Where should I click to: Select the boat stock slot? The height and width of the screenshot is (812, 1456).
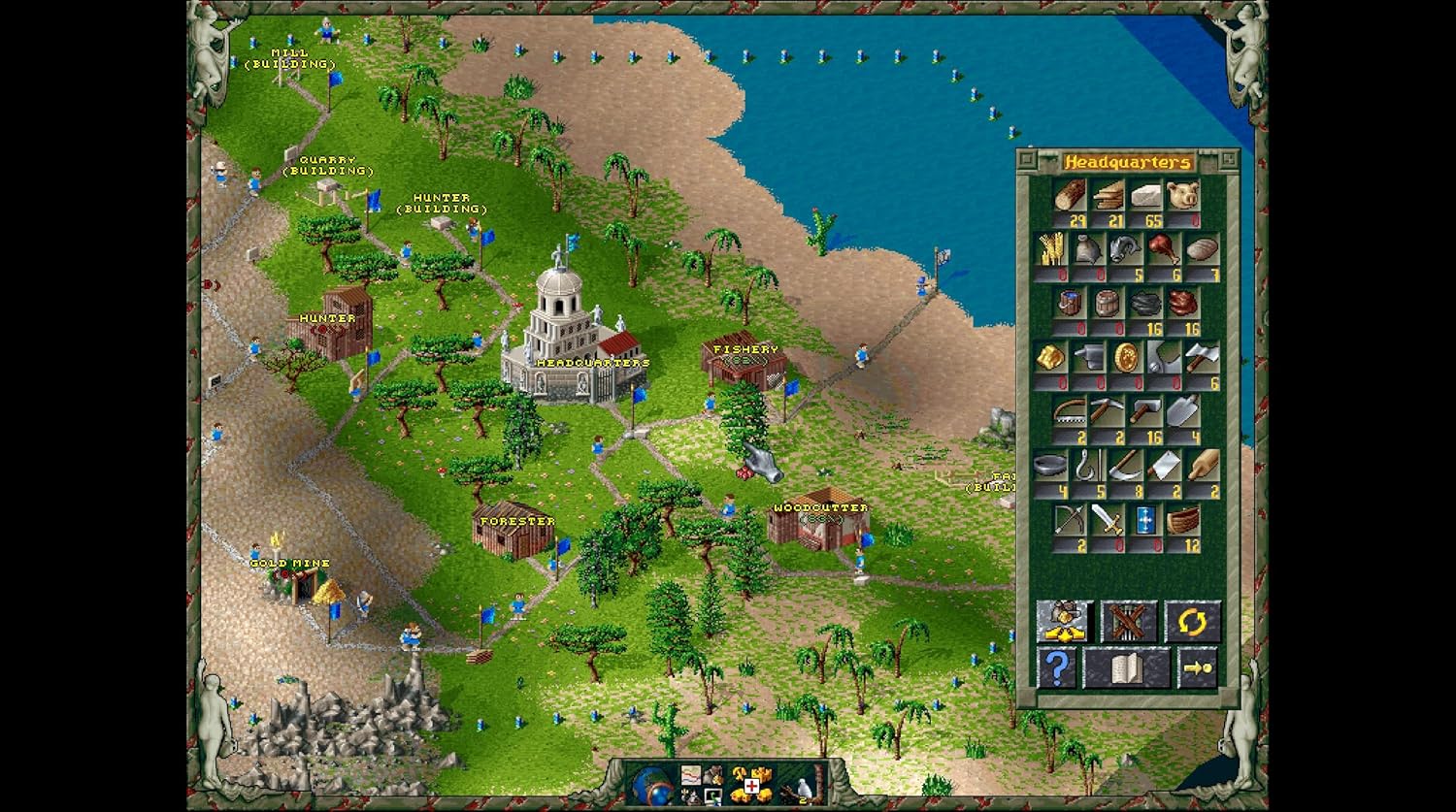[x=1183, y=520]
